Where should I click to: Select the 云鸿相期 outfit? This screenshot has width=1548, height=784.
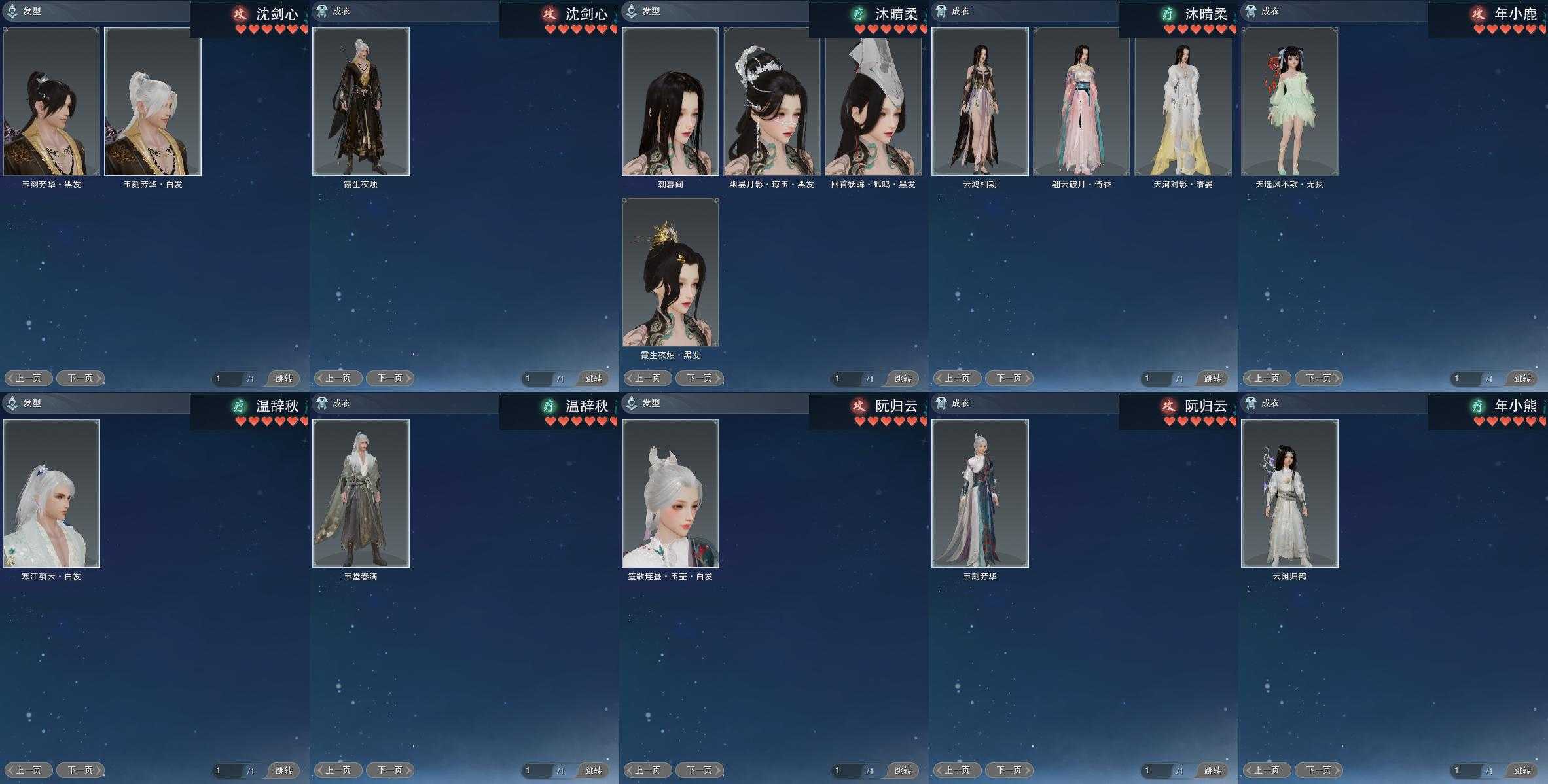click(x=980, y=101)
